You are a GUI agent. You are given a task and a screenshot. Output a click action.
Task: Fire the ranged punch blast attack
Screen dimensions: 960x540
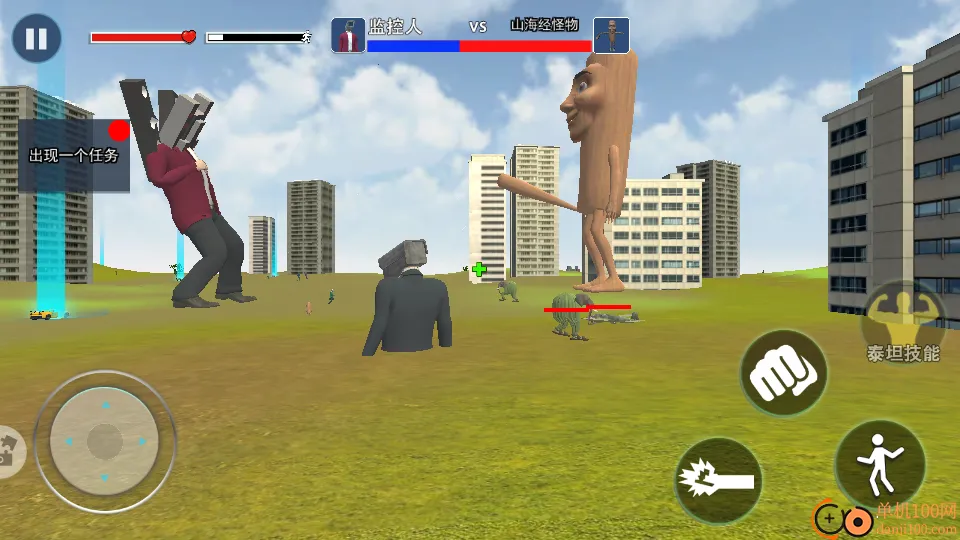[x=718, y=481]
